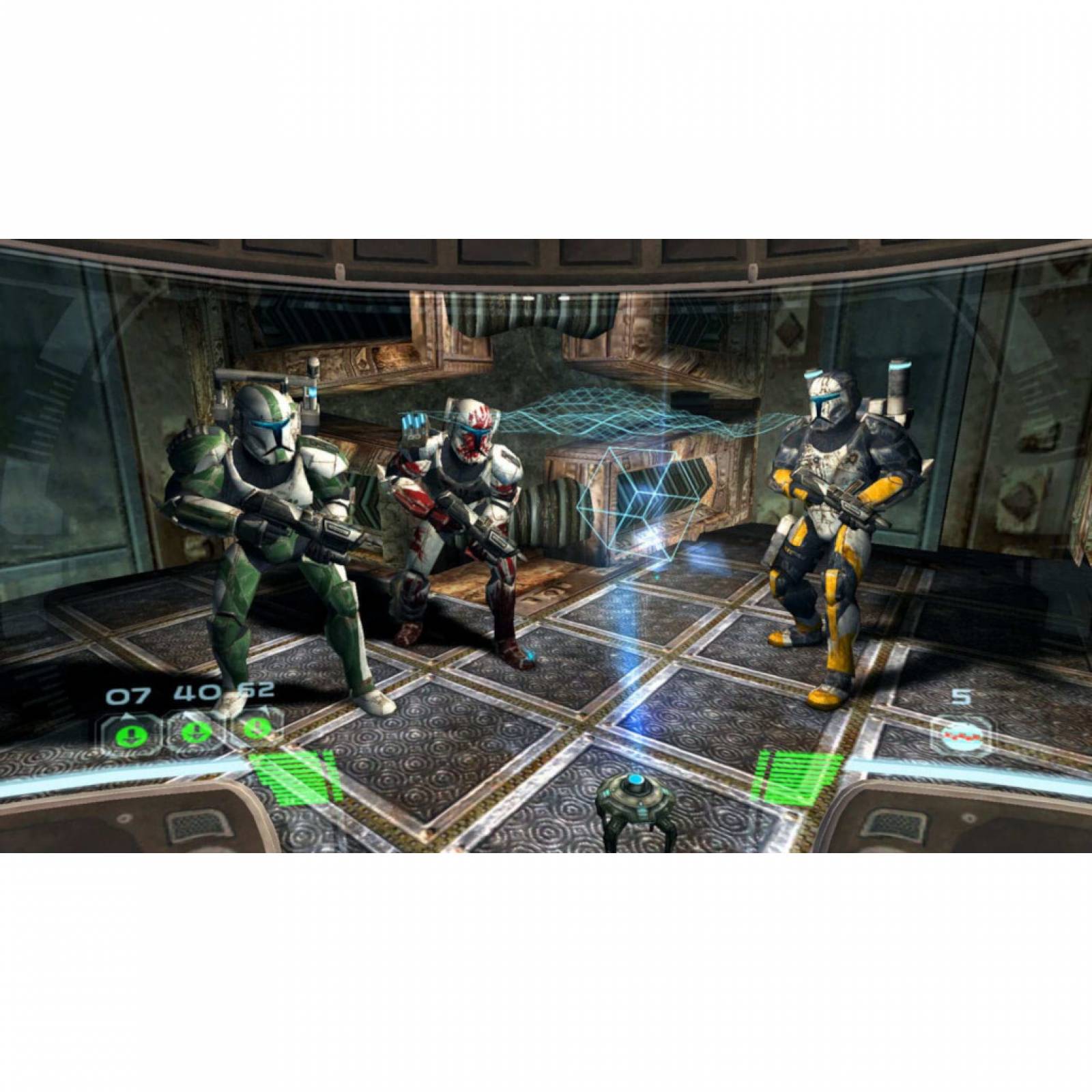Toggle the yellow-armored commando on the right
The height and width of the screenshot is (1092, 1092).
click(x=839, y=532)
